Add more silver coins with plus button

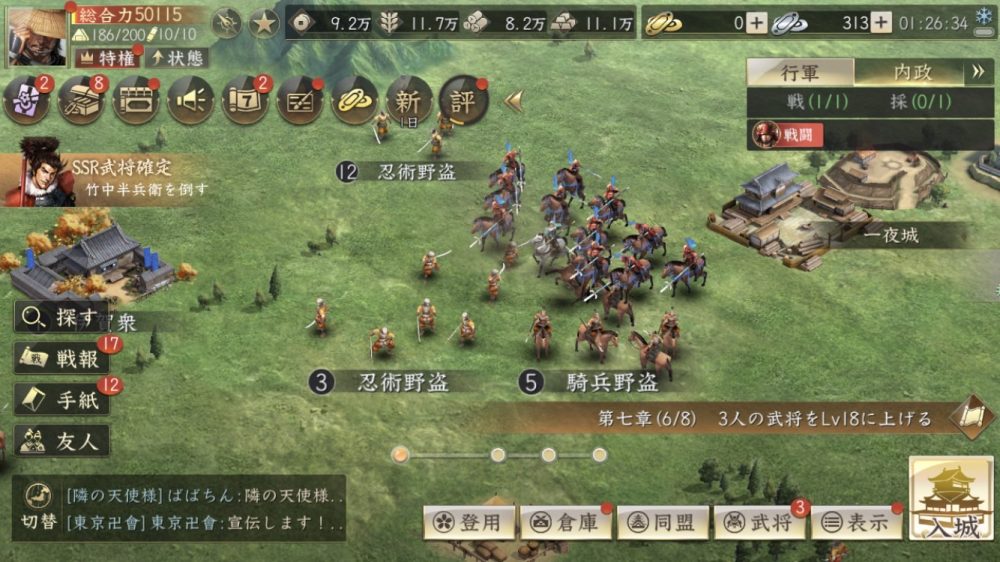[880, 23]
